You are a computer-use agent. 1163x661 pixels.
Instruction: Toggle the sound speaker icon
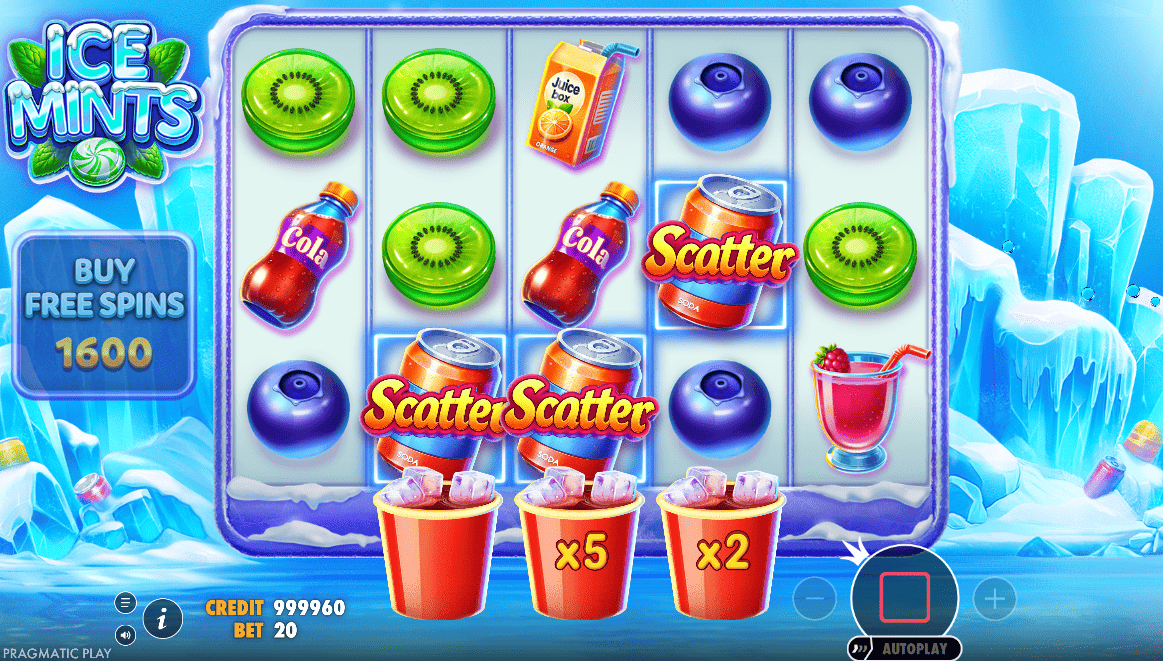click(x=126, y=634)
